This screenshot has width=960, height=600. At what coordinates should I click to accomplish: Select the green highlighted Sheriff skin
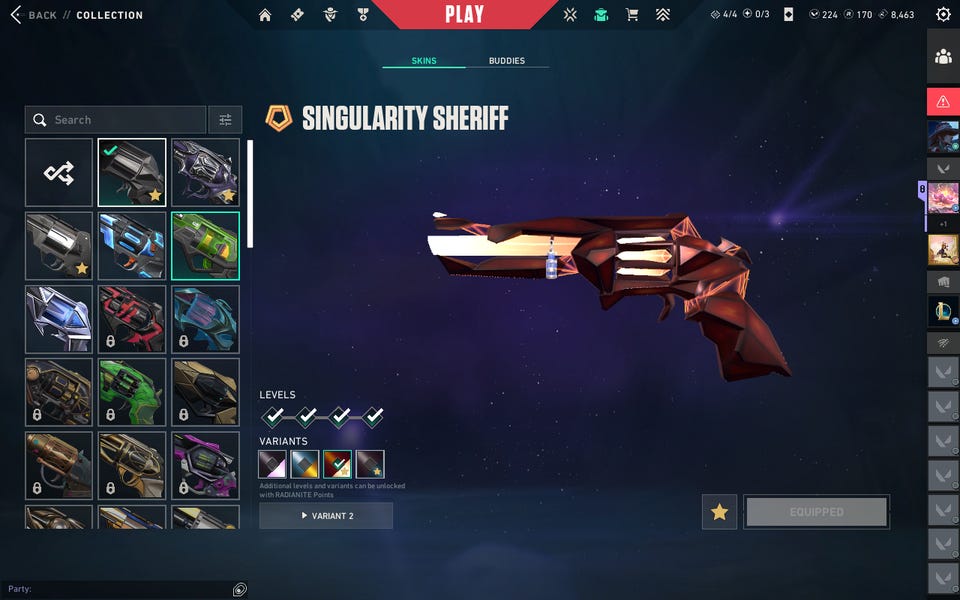pyautogui.click(x=205, y=246)
